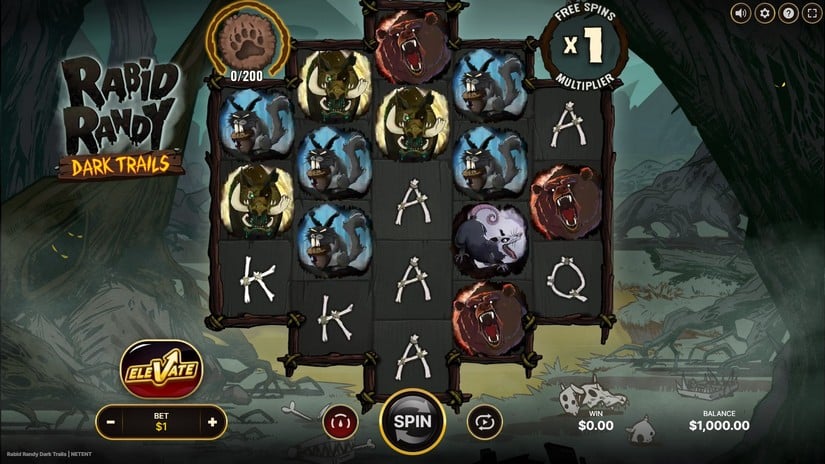
Task: Open the gear settings menu
Action: tap(765, 13)
